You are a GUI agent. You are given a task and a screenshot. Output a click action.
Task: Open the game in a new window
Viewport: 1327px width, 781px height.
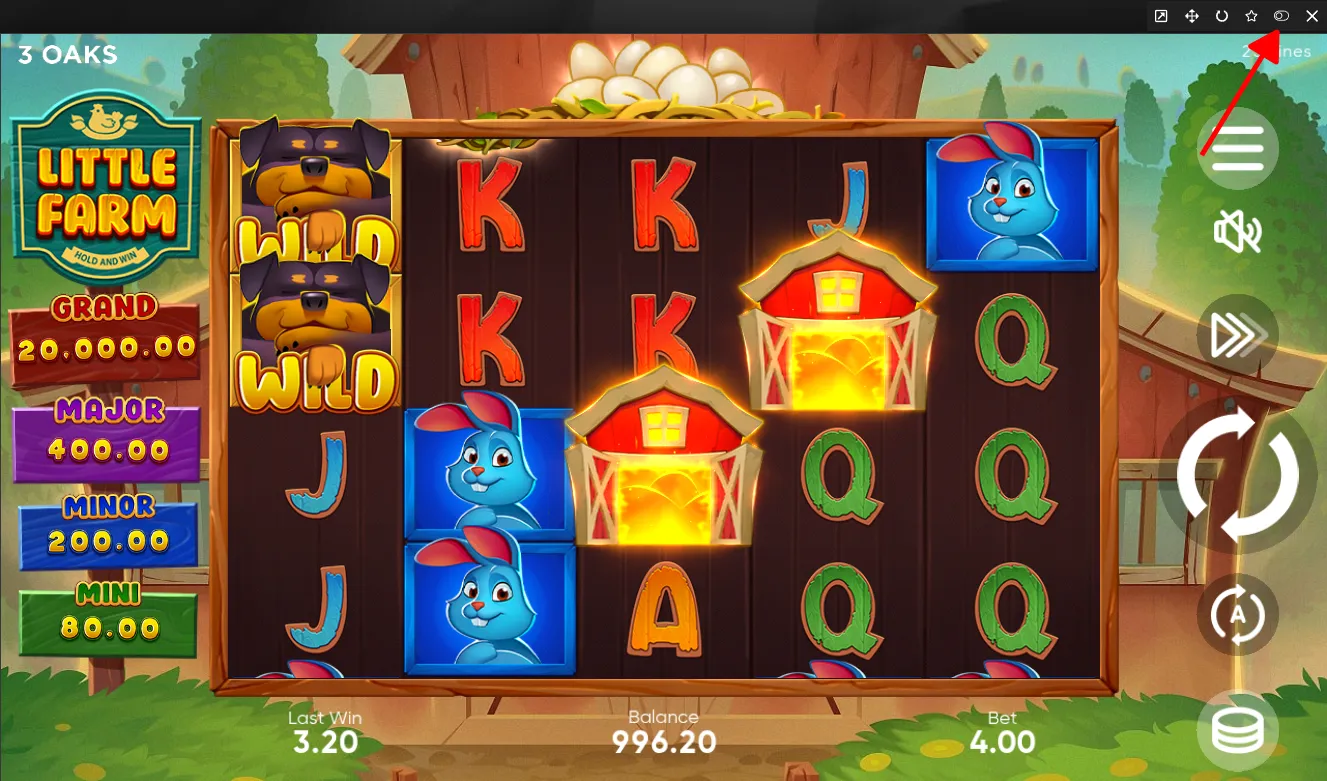click(x=1161, y=16)
